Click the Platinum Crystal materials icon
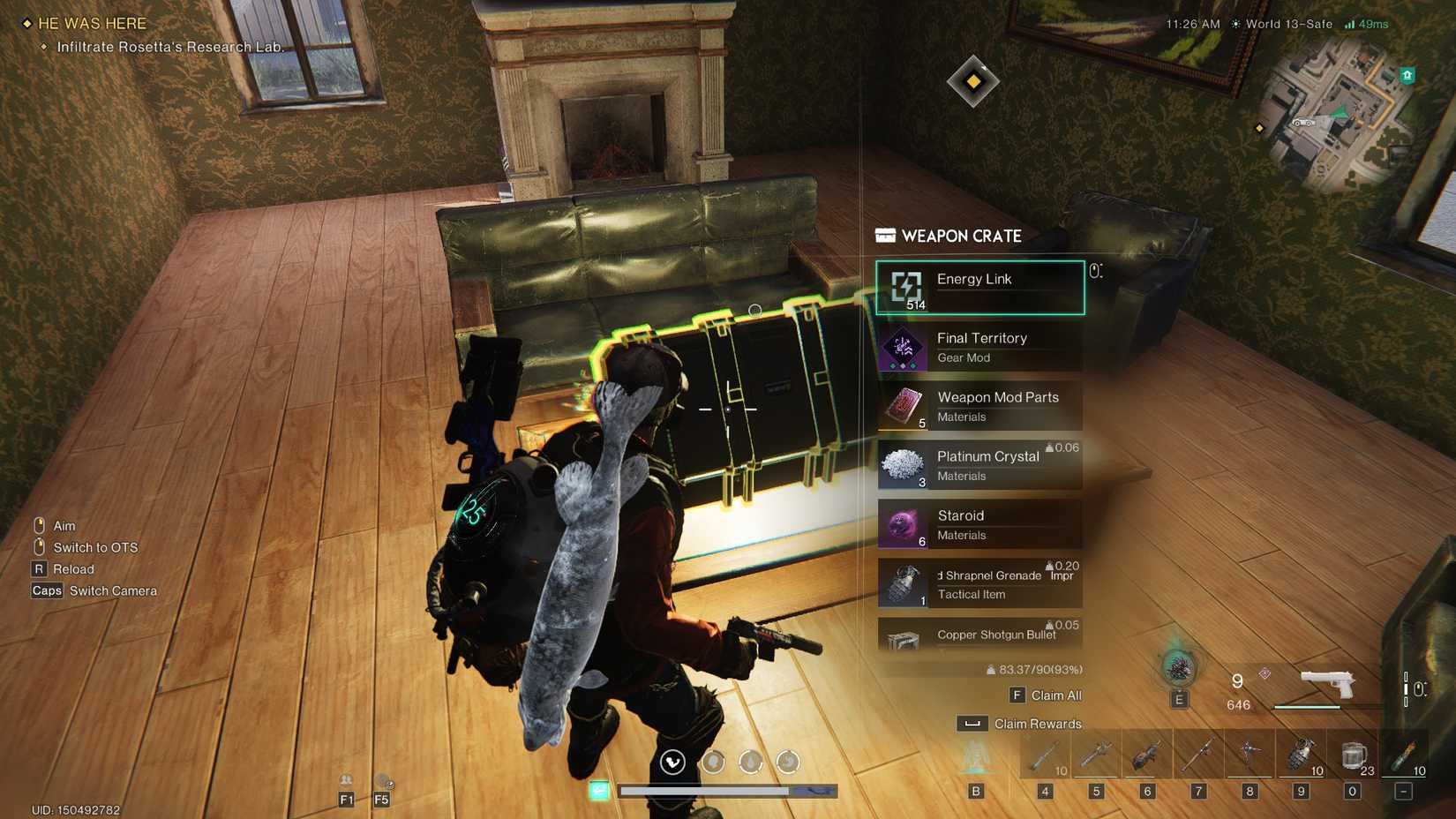The width and height of the screenshot is (1456, 819). click(x=902, y=465)
